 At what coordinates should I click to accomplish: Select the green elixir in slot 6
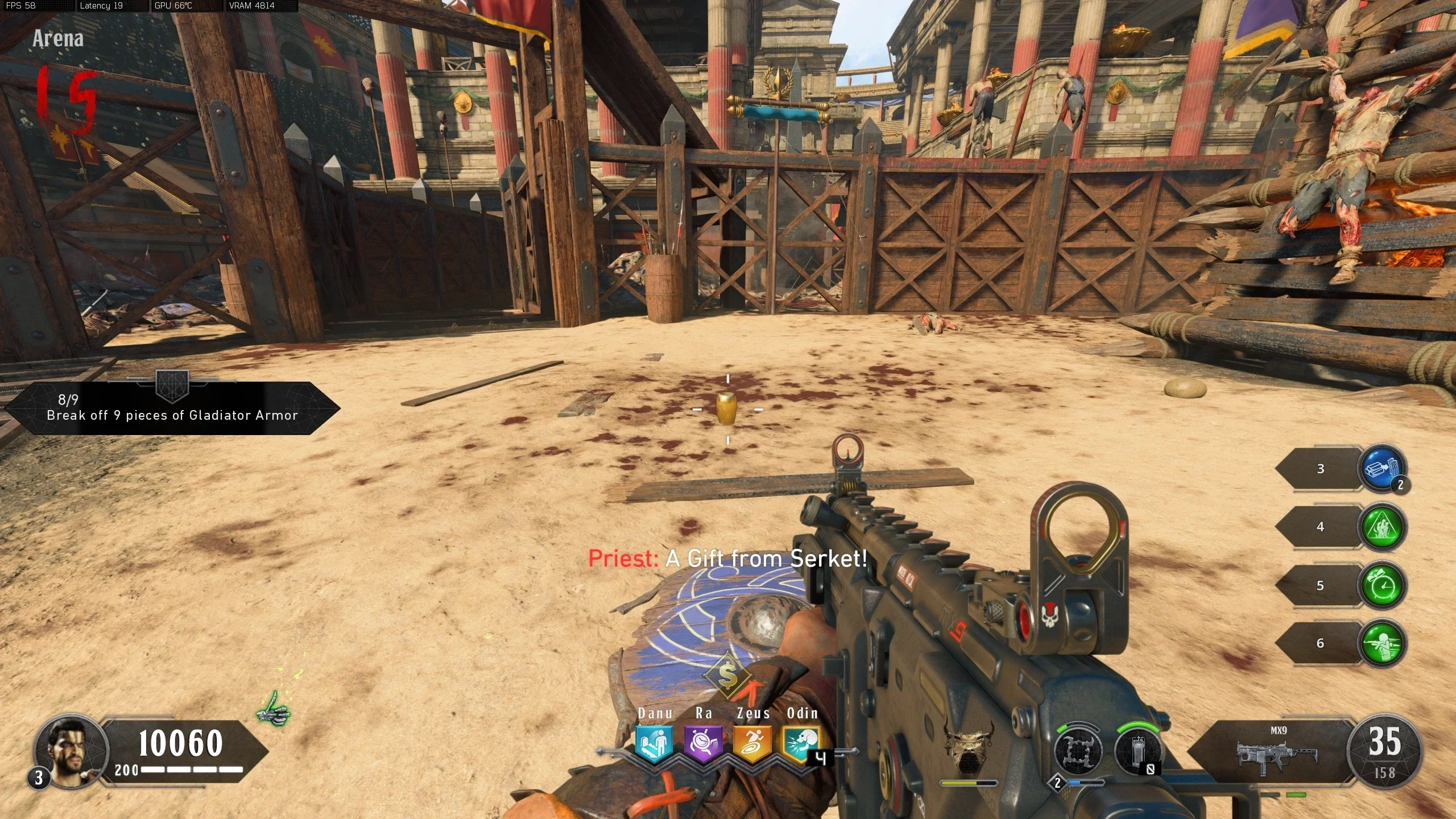pyautogui.click(x=1382, y=643)
